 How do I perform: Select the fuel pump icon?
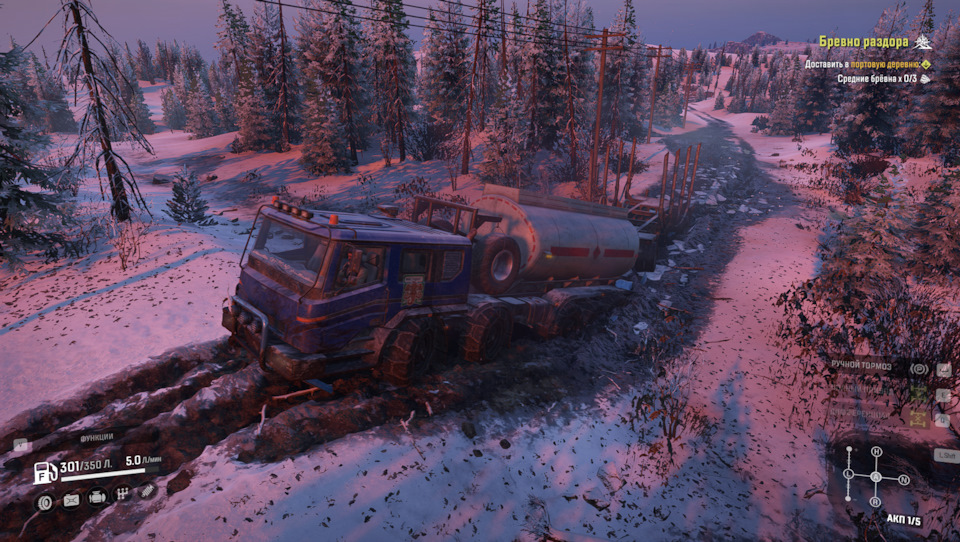45,472
